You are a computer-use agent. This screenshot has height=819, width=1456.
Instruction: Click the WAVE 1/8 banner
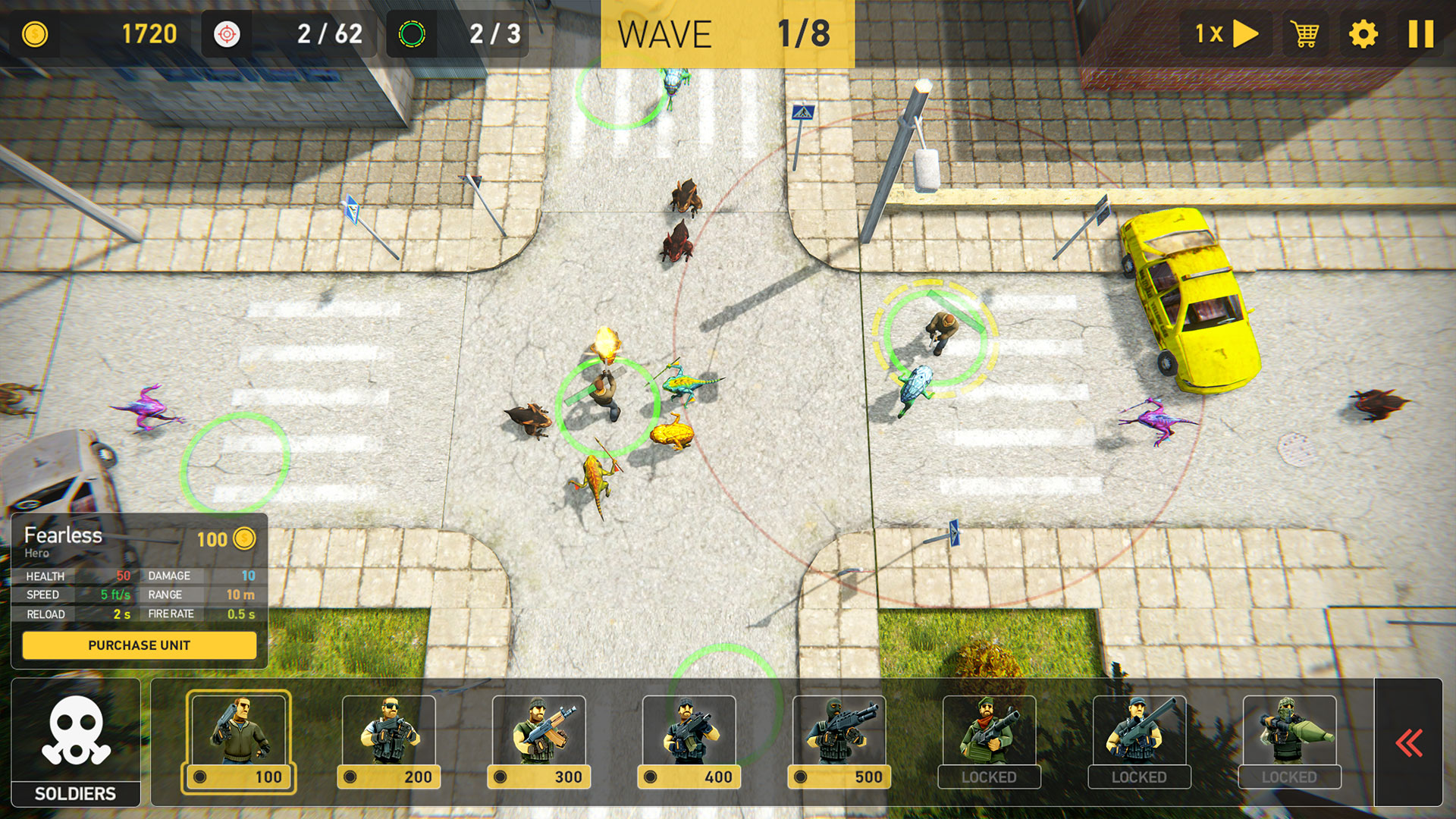pos(726,34)
